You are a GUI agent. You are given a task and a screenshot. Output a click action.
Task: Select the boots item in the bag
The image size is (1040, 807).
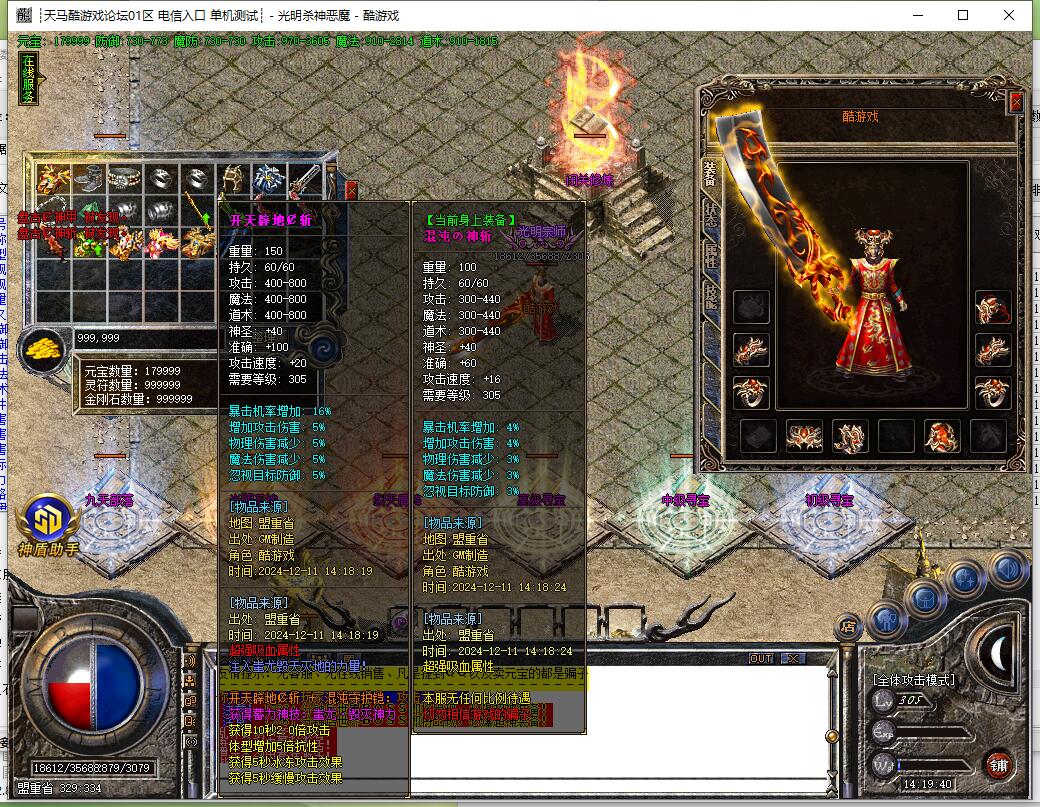88,179
